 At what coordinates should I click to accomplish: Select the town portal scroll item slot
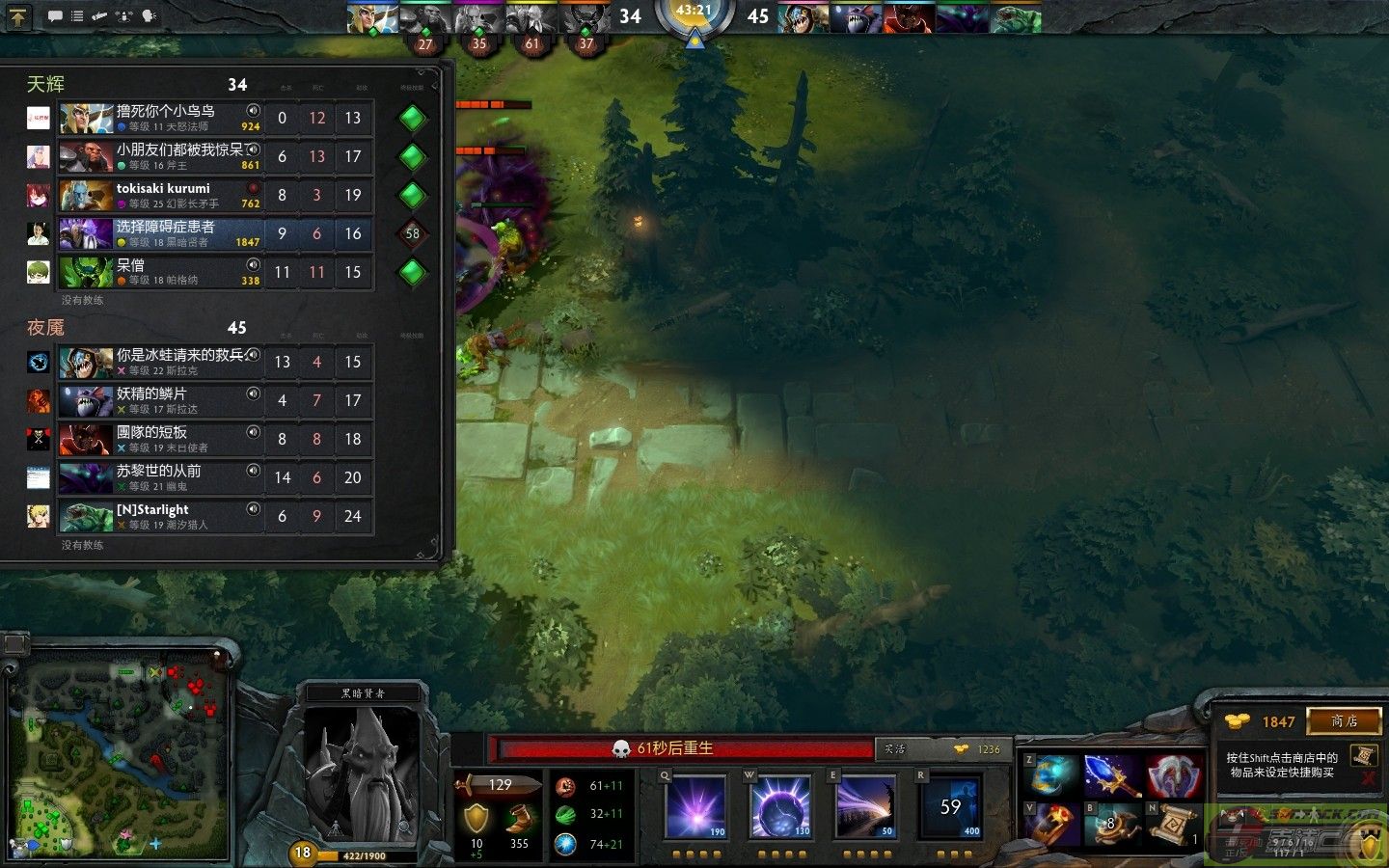pos(1173,826)
